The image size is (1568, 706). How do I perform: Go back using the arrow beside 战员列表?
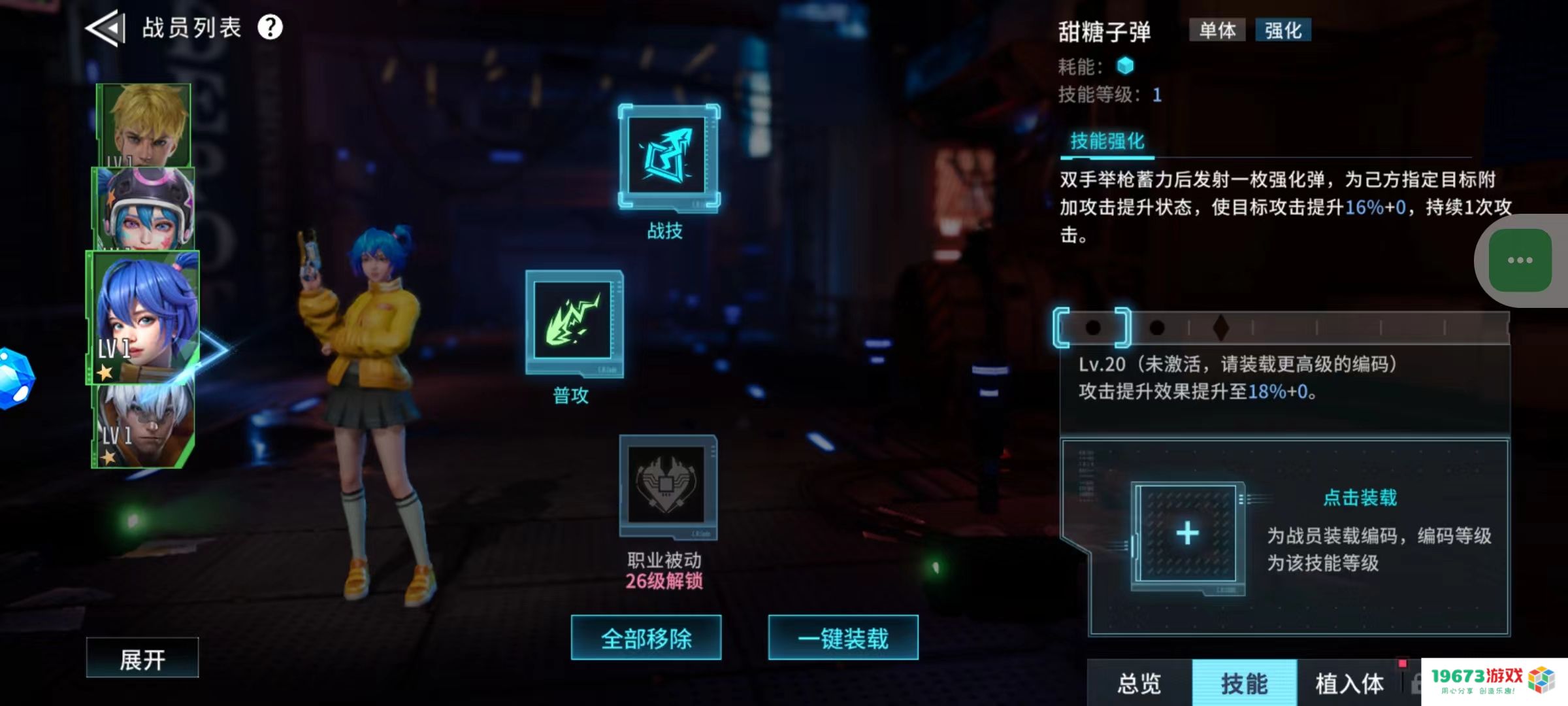[x=105, y=28]
